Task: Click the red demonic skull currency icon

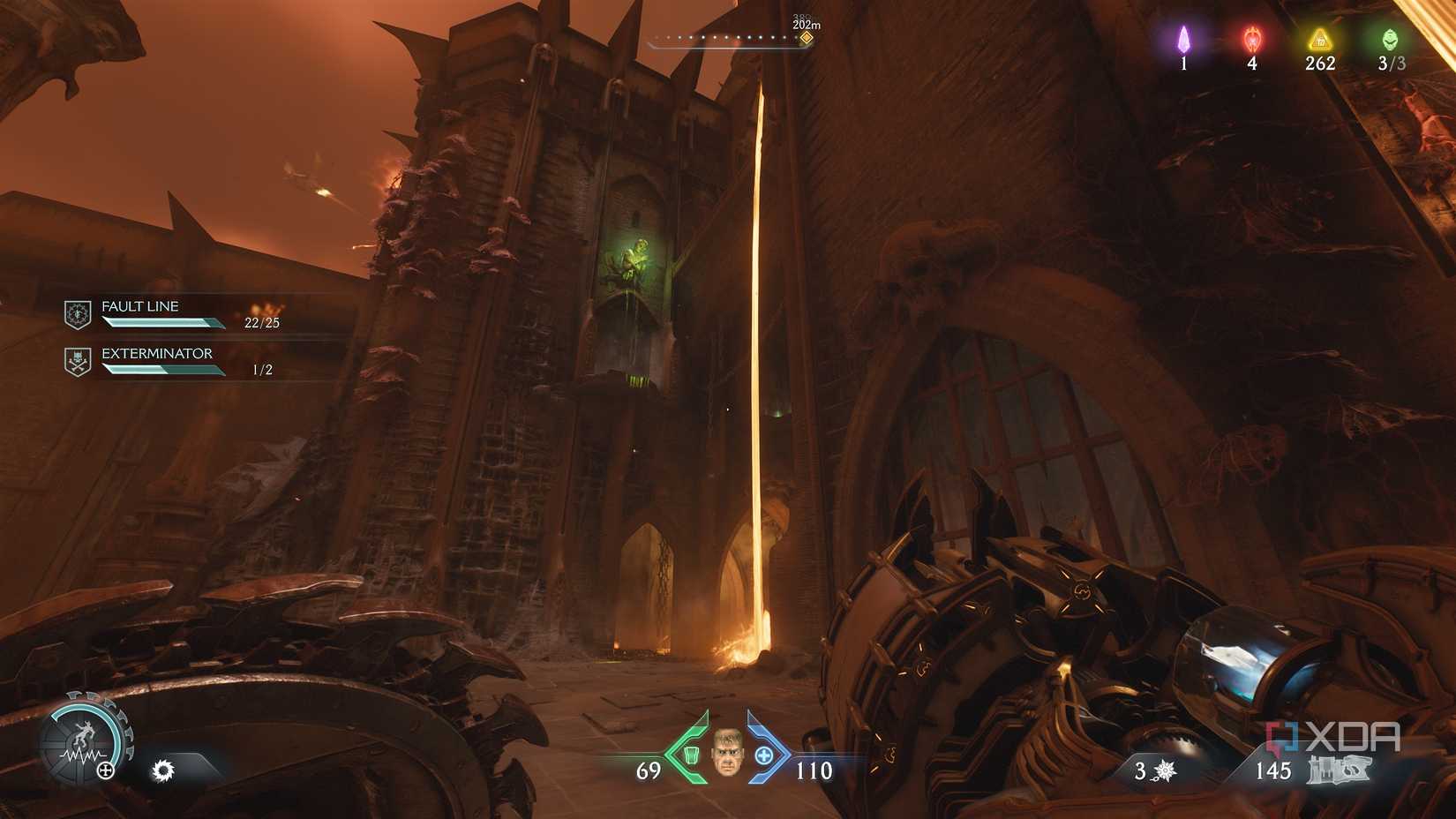Action: click(1250, 40)
